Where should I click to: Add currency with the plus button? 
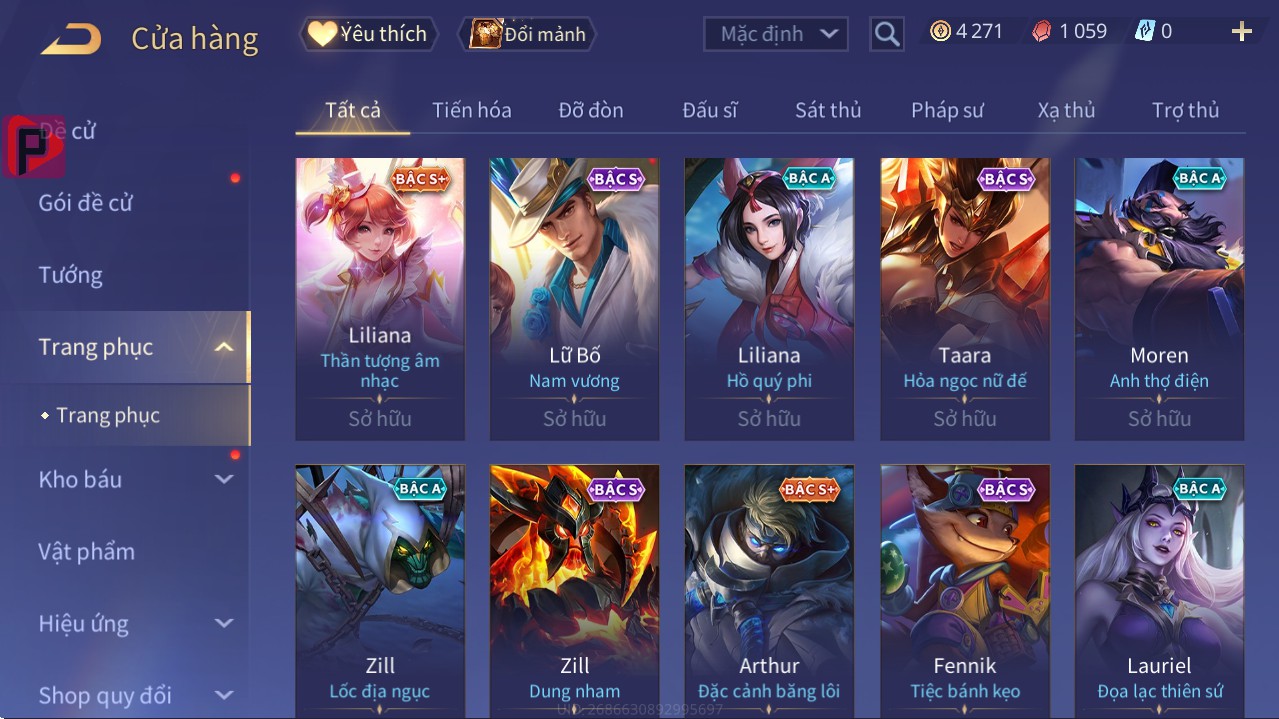[1241, 32]
